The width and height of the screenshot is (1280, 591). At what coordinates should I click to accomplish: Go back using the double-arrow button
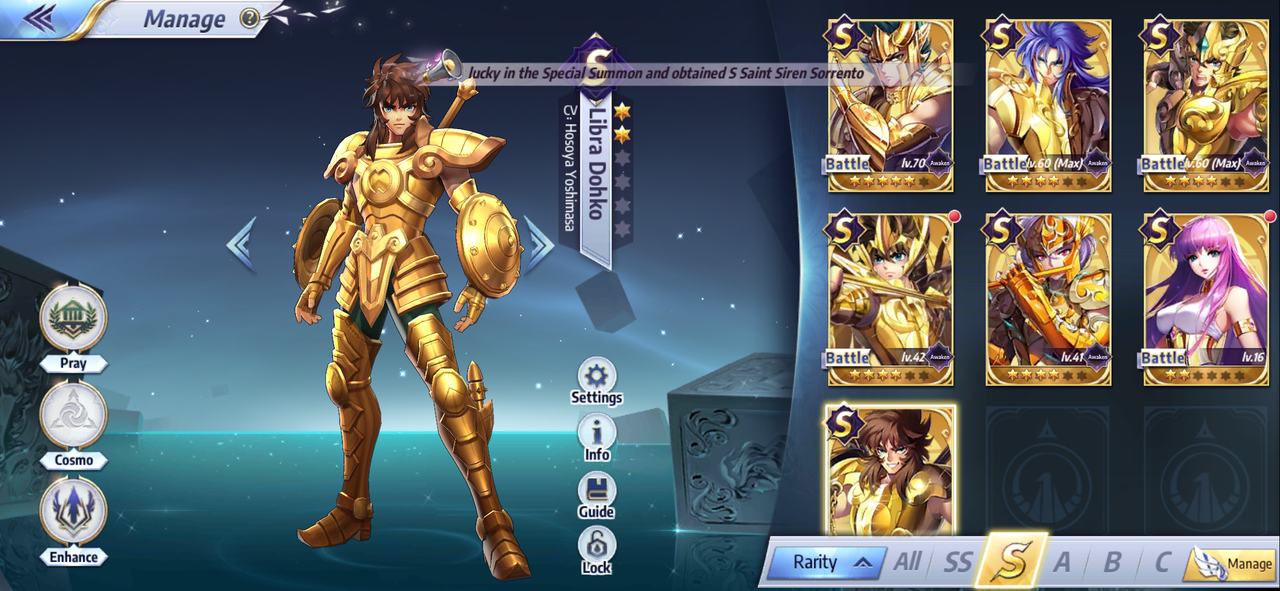39,18
